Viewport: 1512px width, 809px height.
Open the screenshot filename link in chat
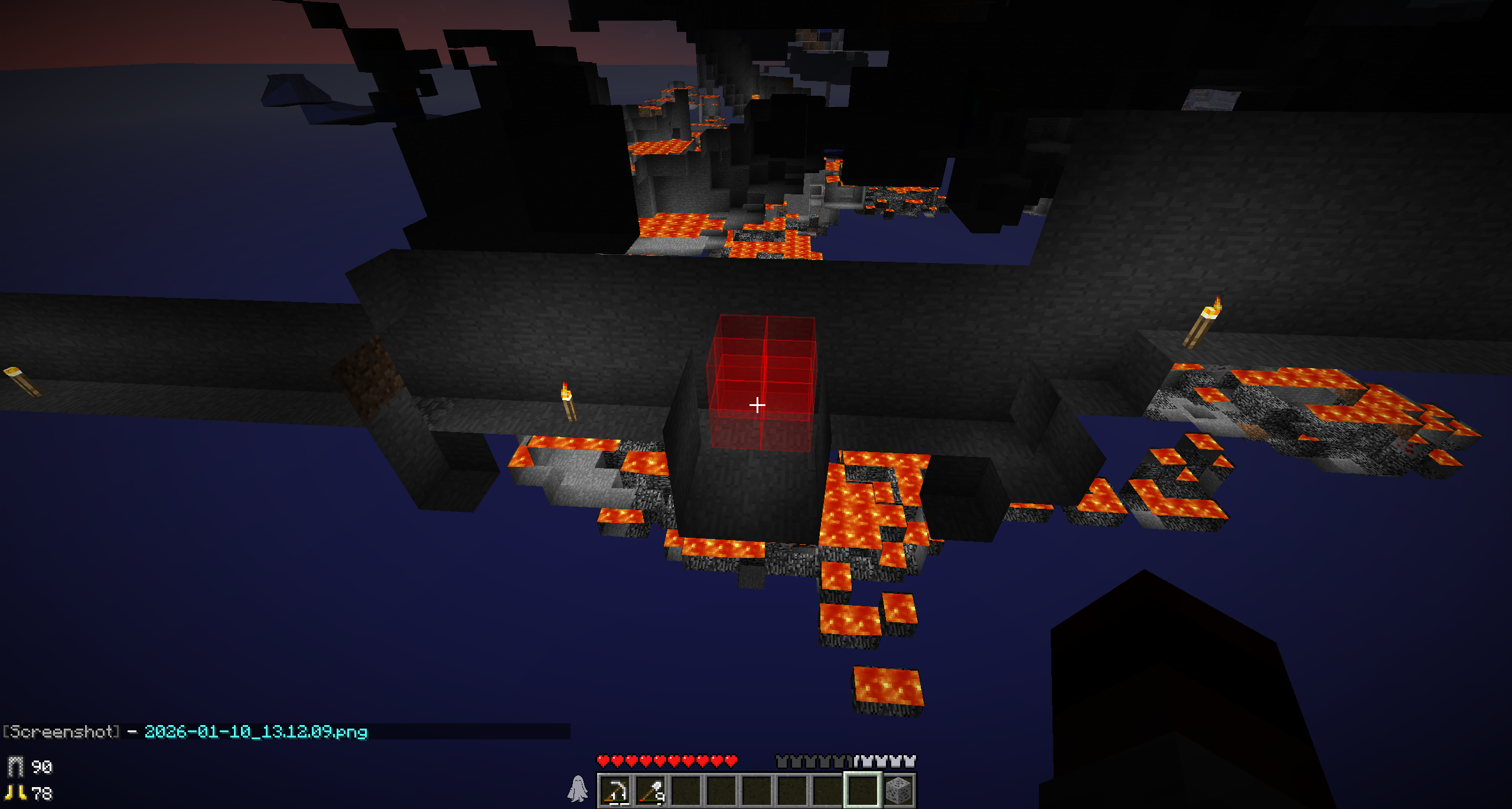coord(256,732)
